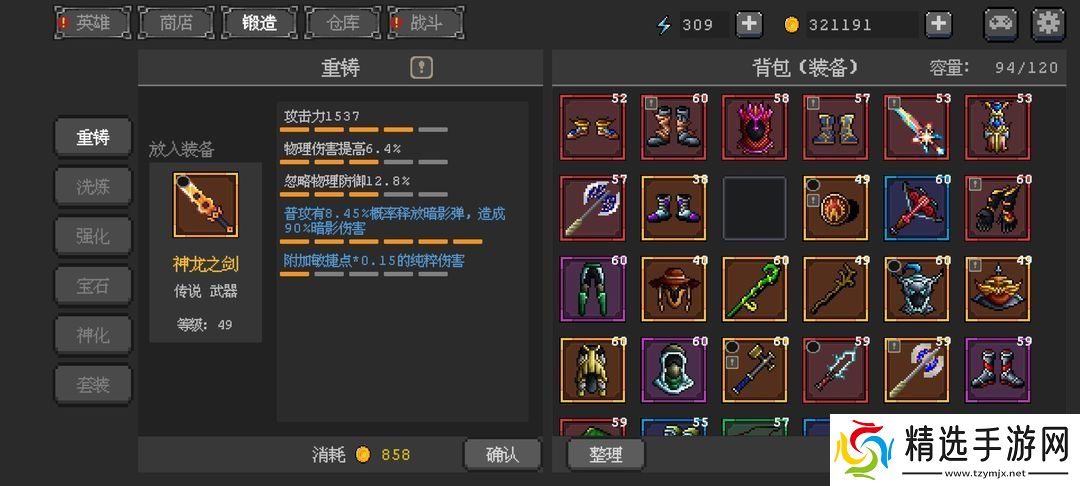Confirm reforge with 确认 button
Image resolution: width=1080 pixels, height=486 pixels.
pyautogui.click(x=502, y=454)
